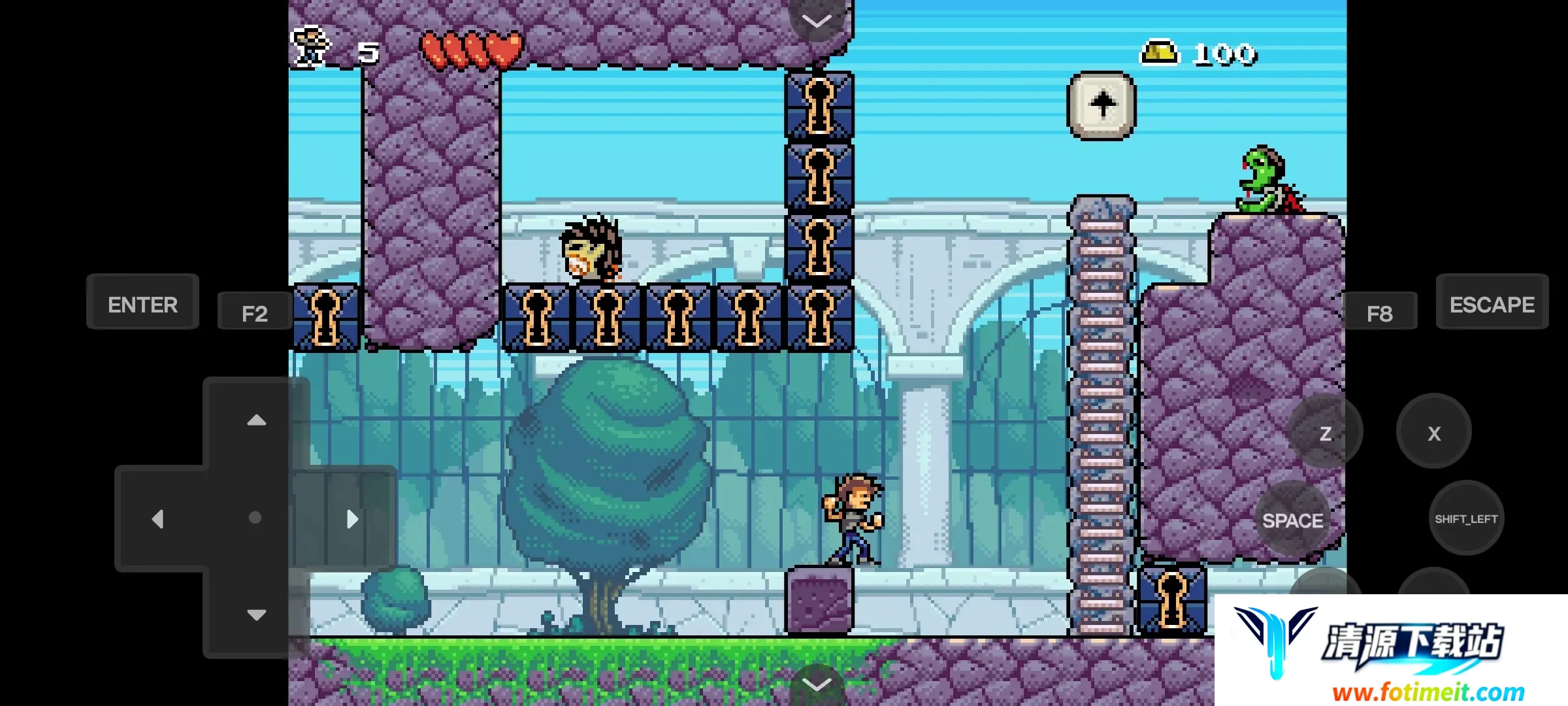Tap the round SPACE button

[1292, 520]
